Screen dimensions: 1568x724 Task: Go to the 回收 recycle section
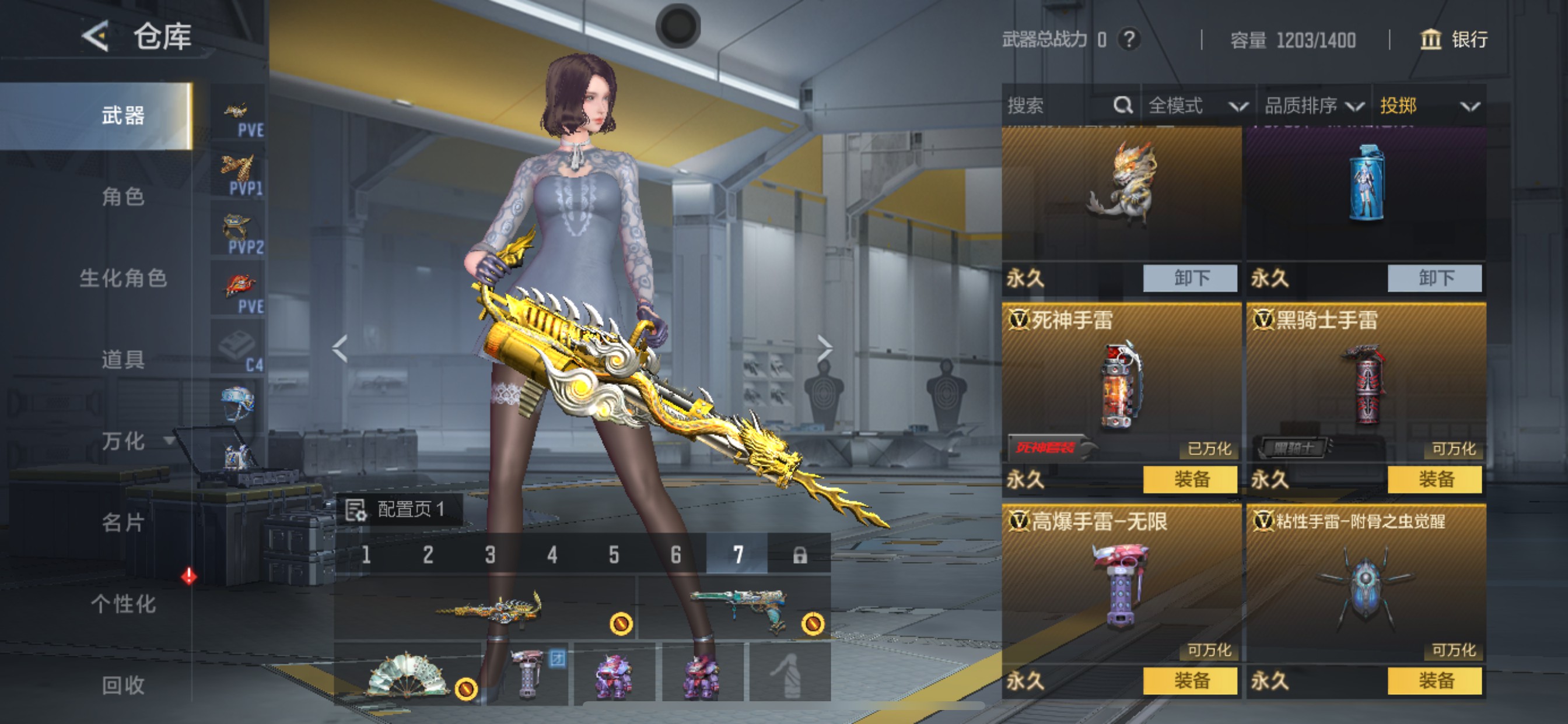pyautogui.click(x=123, y=686)
